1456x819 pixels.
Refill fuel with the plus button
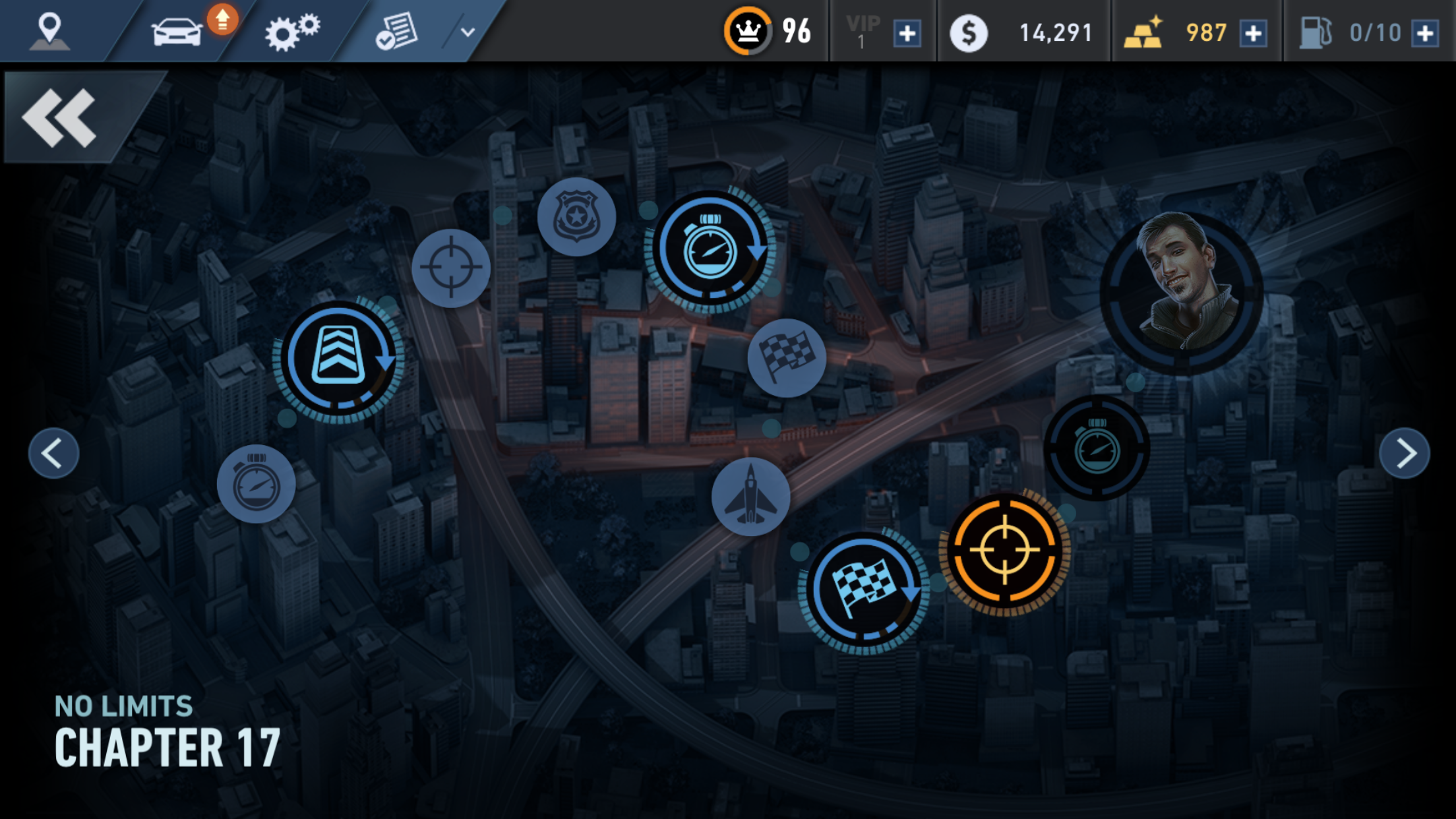pyautogui.click(x=1426, y=33)
